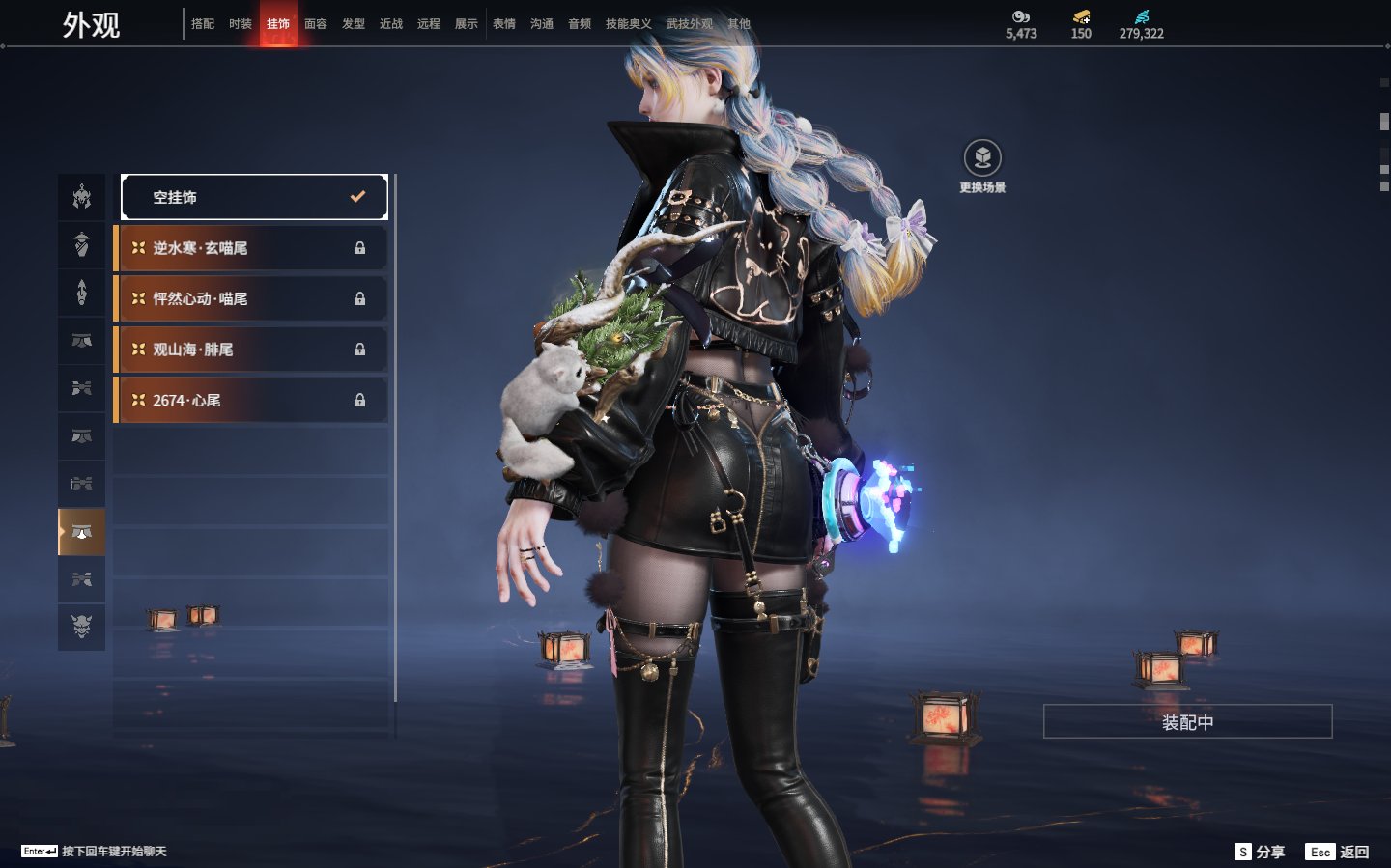Switch to the 搭配 tab
This screenshot has height=868, width=1391.
(203, 24)
